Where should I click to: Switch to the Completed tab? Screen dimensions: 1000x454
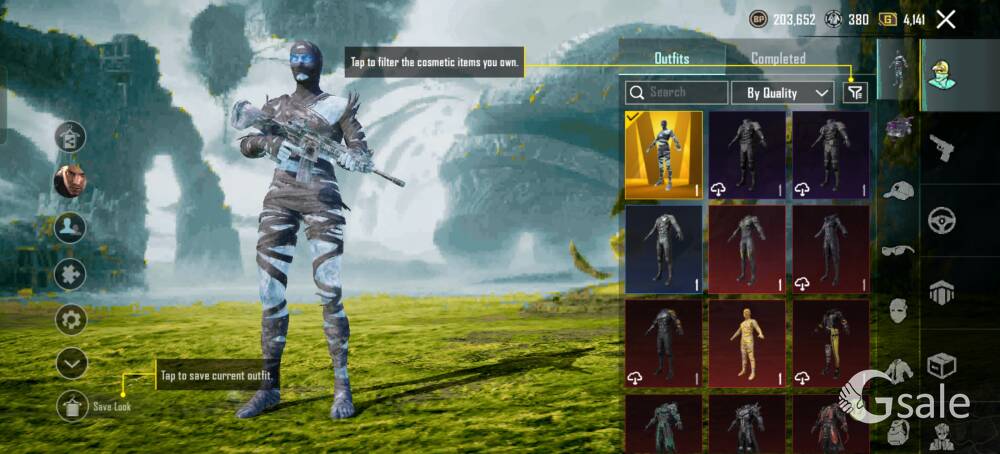pyautogui.click(x=778, y=58)
